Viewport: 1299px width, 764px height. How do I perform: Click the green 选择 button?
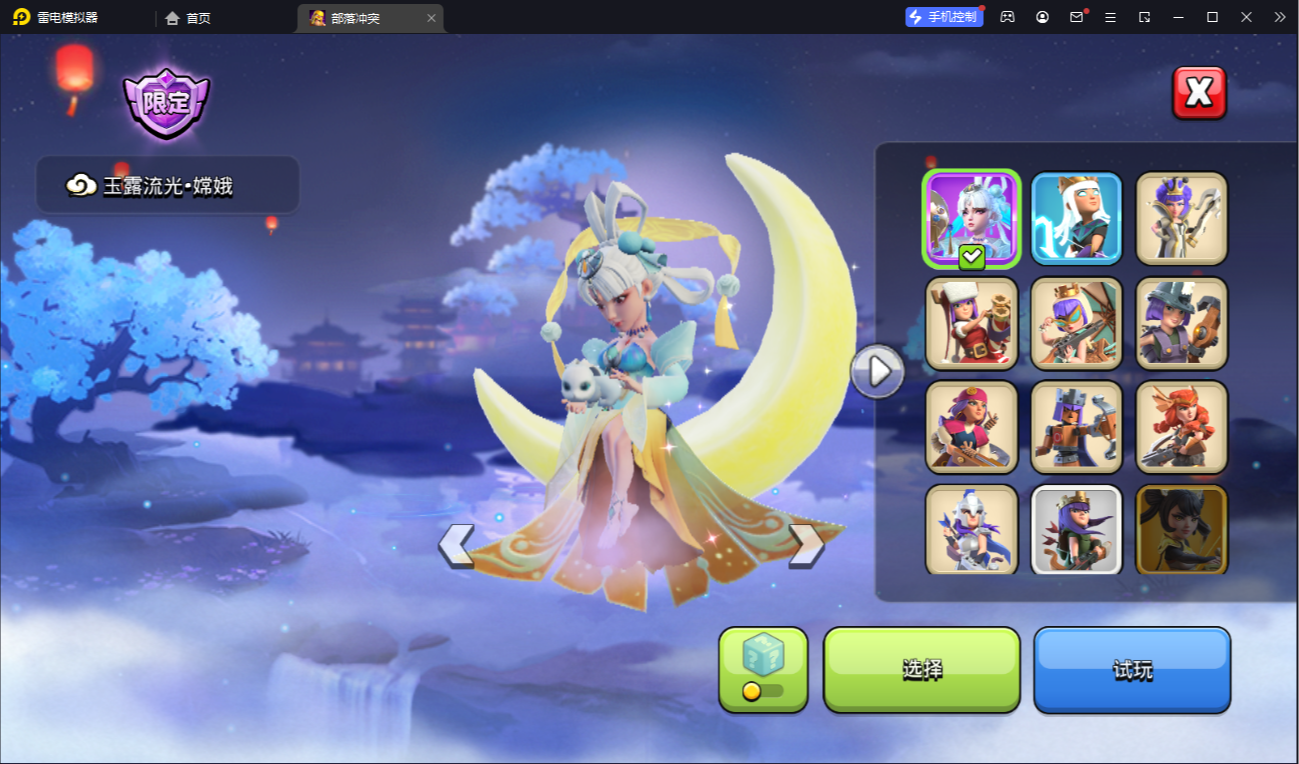click(921, 669)
